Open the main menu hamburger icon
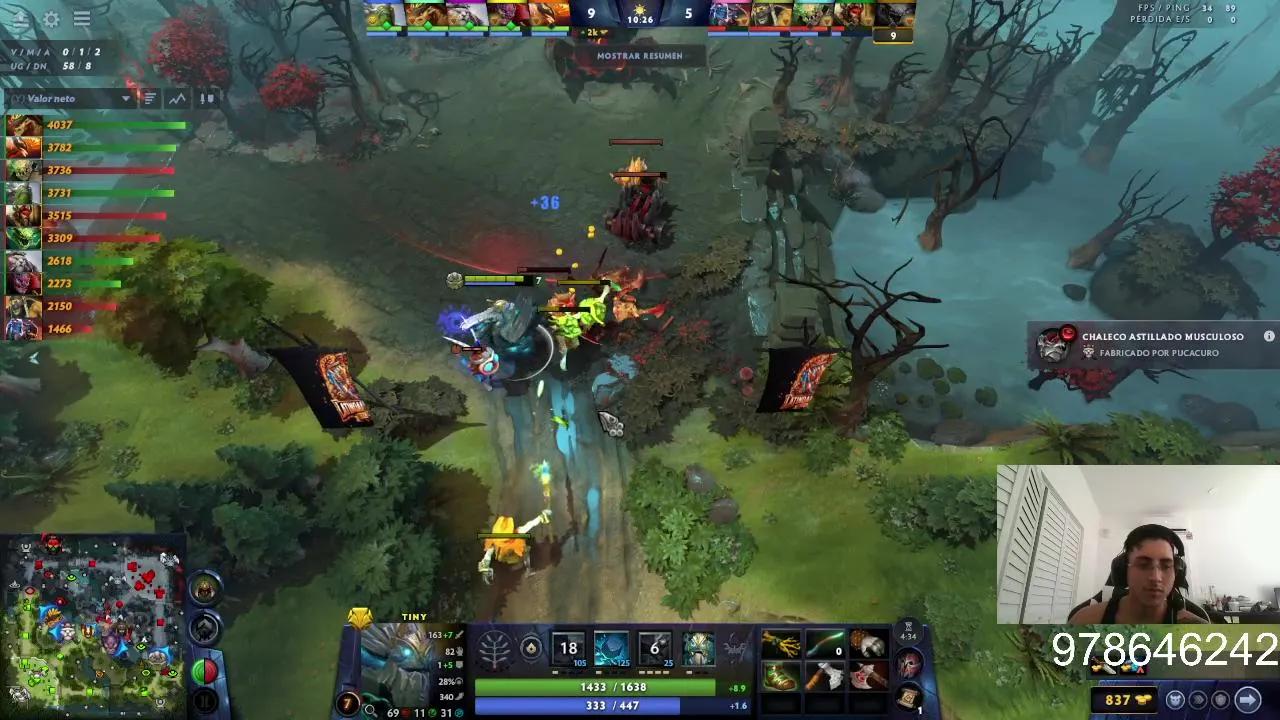The width and height of the screenshot is (1280, 720). point(82,18)
